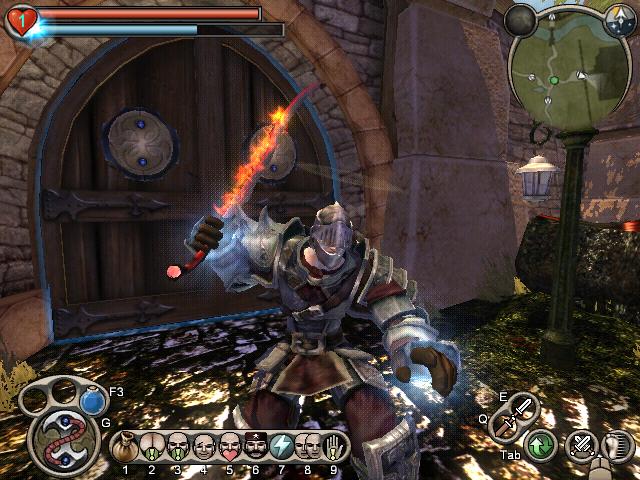Cast the lightning bolt spell in slot 7

pos(281,445)
